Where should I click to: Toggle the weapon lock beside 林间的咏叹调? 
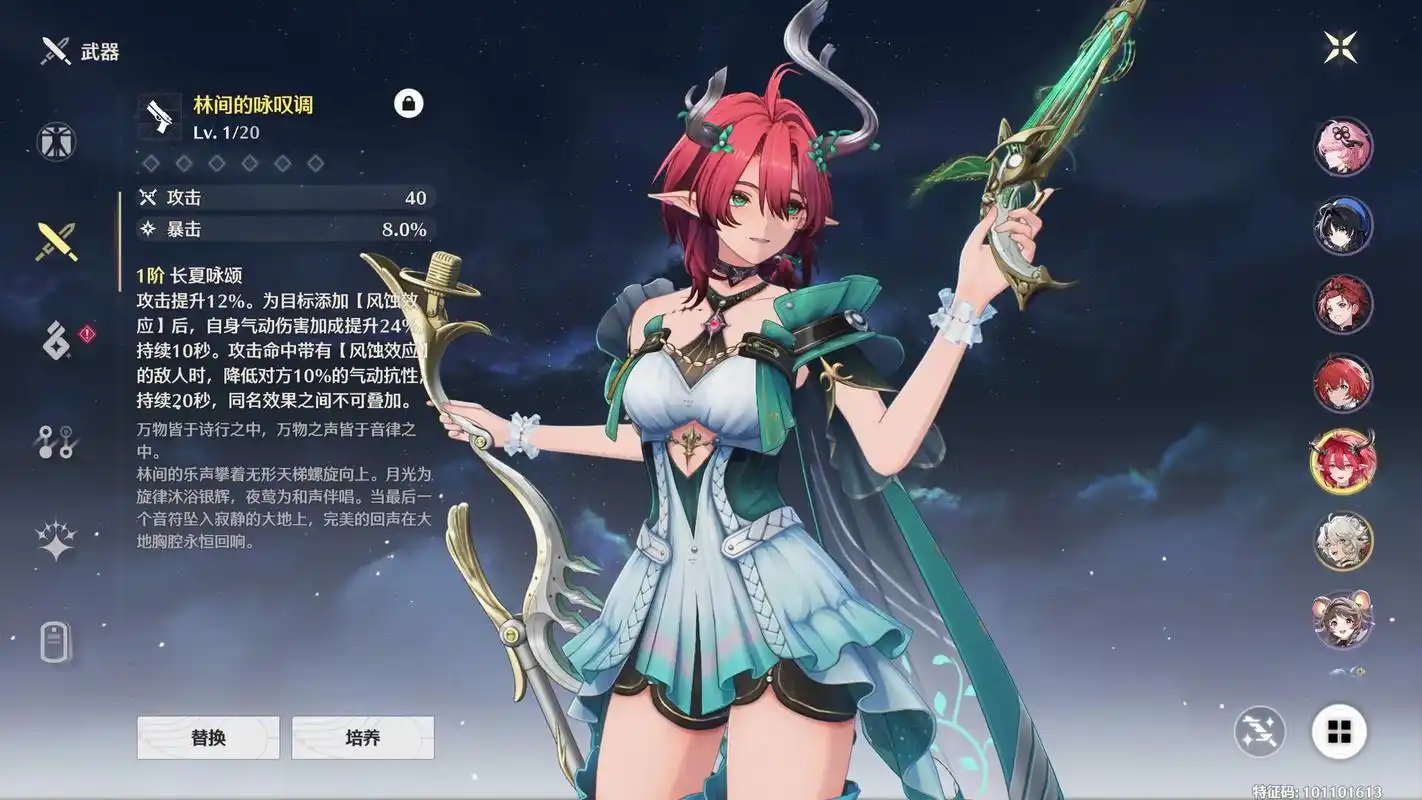click(410, 103)
